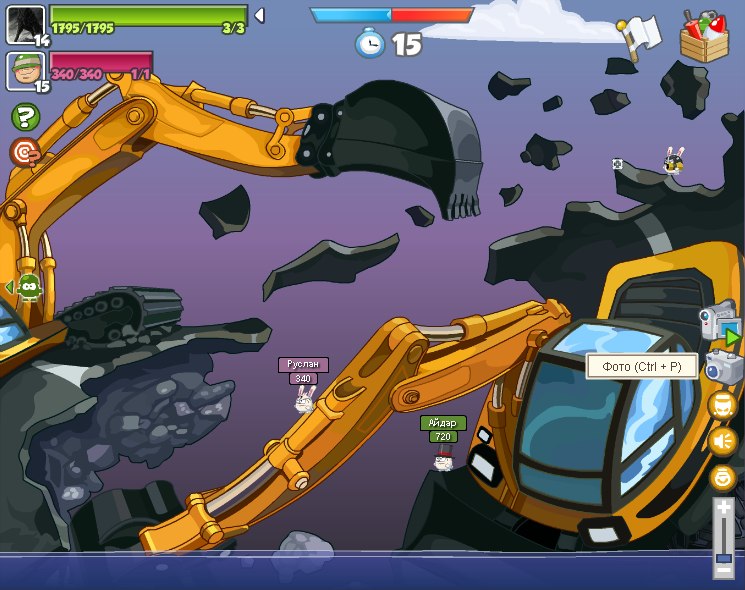
Task: Select the level 14 dark player avatar
Action: click(25, 24)
